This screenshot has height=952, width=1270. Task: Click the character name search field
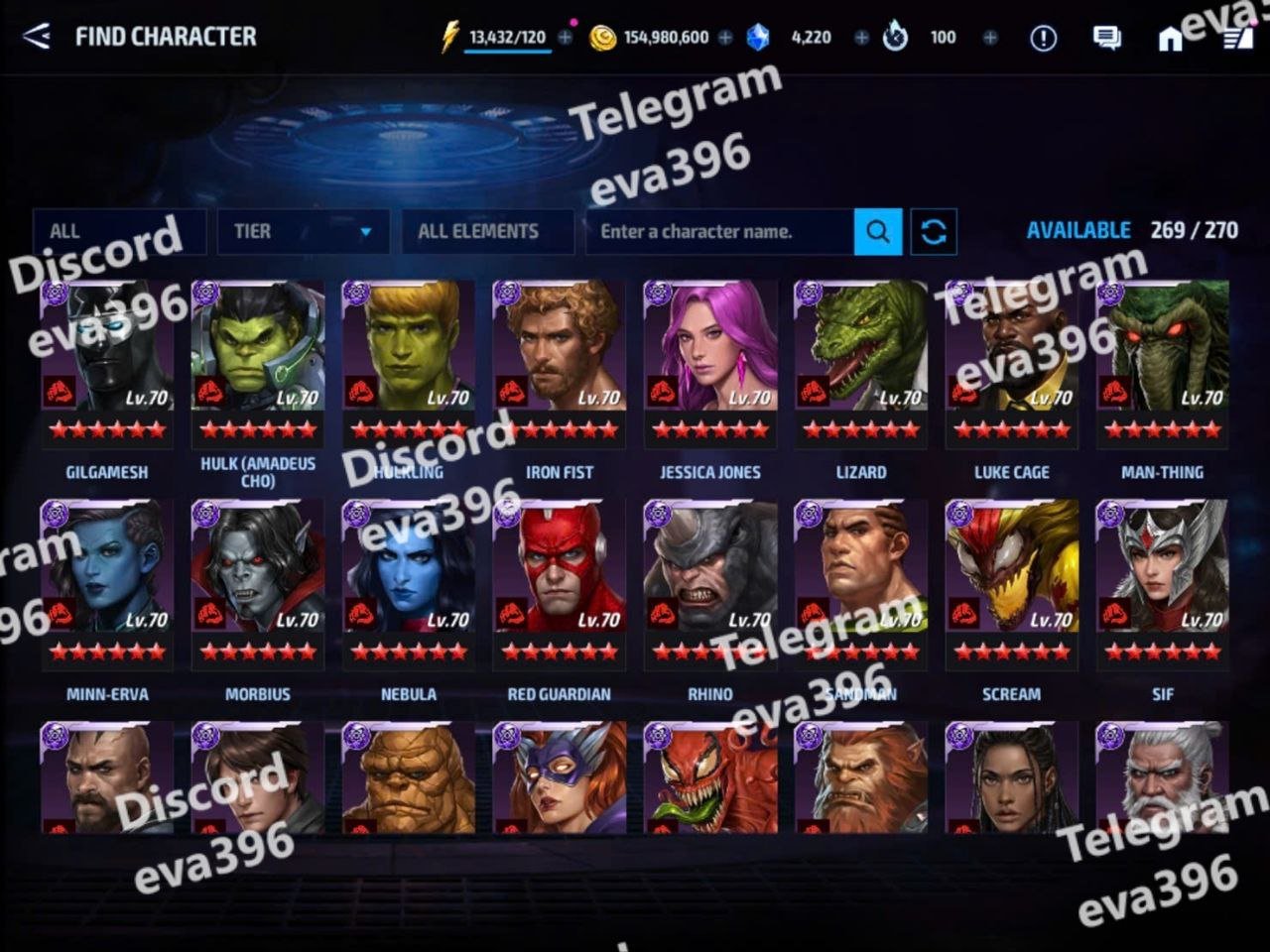click(719, 231)
